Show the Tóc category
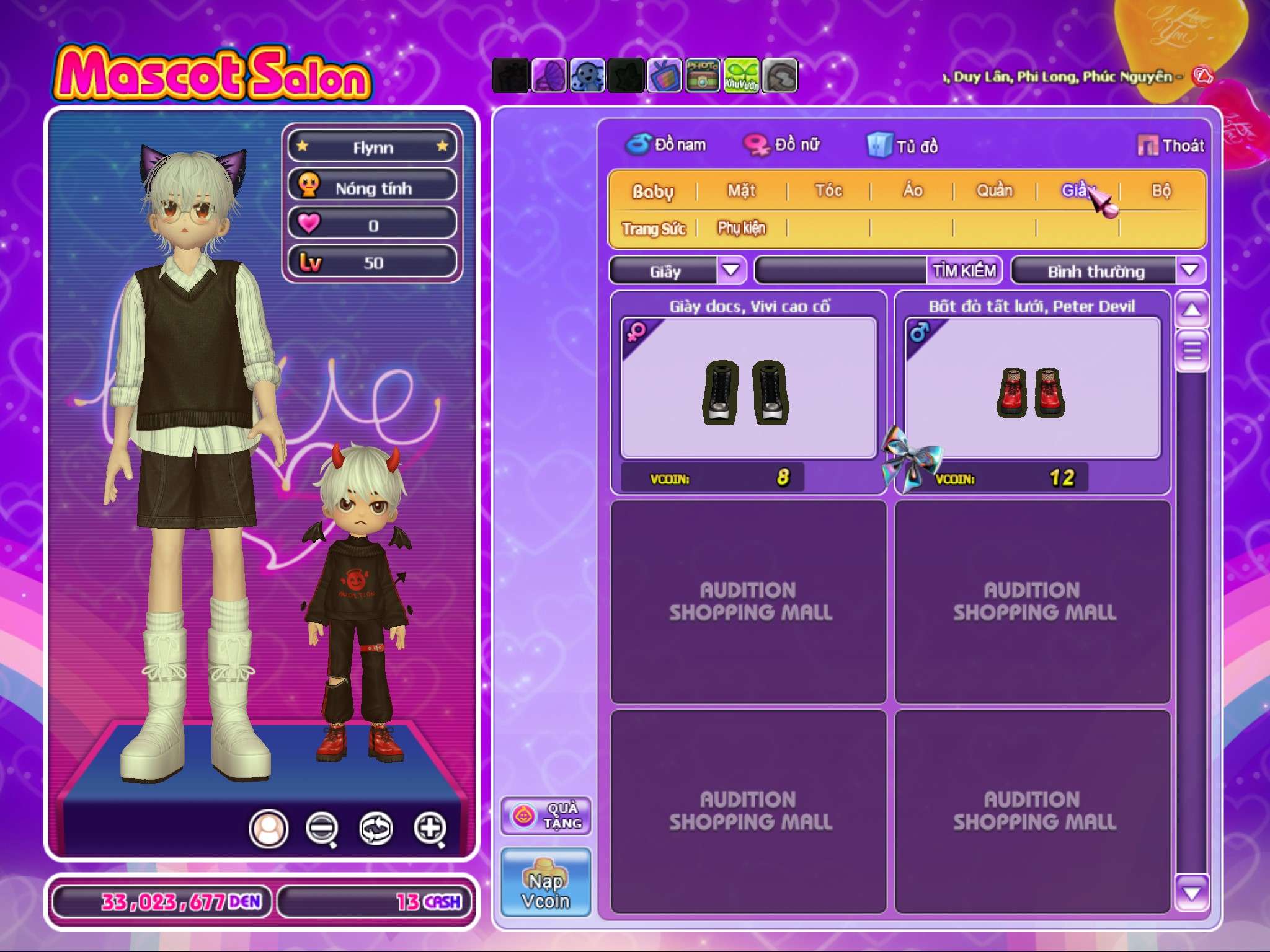1270x952 pixels. point(828,191)
